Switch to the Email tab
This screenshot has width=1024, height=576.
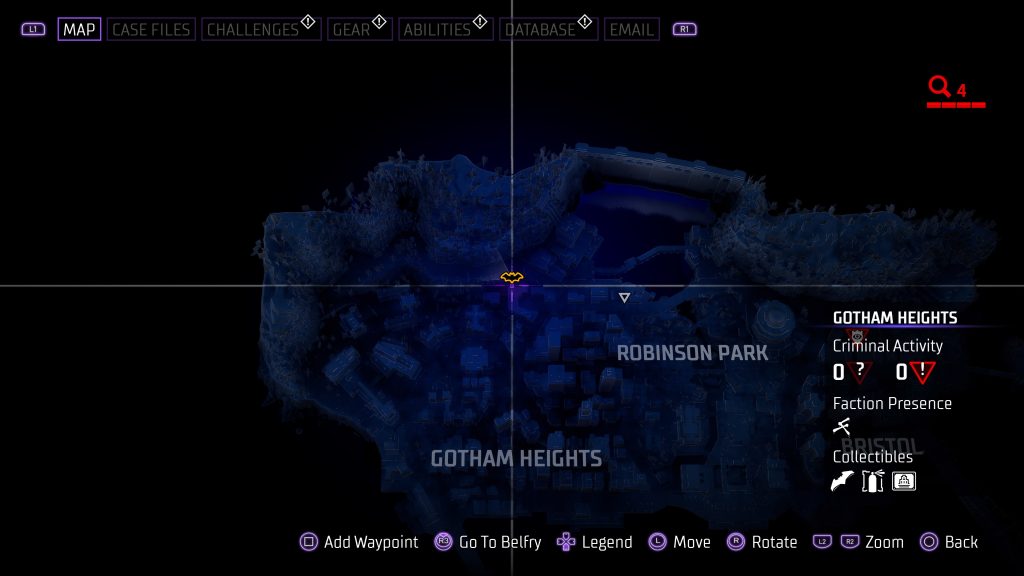click(x=632, y=29)
